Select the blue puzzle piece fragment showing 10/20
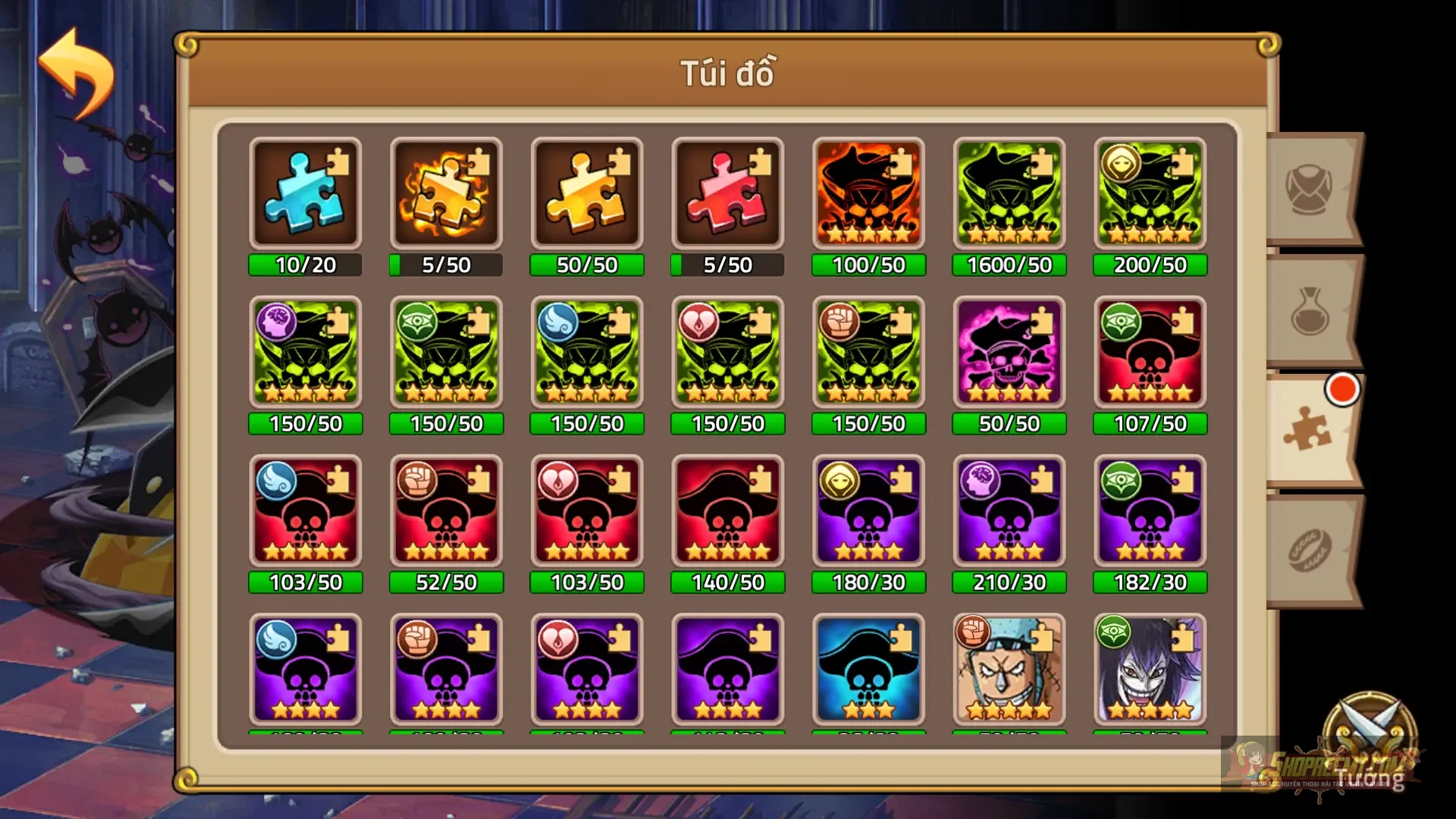Image resolution: width=1456 pixels, height=819 pixels. 305,194
